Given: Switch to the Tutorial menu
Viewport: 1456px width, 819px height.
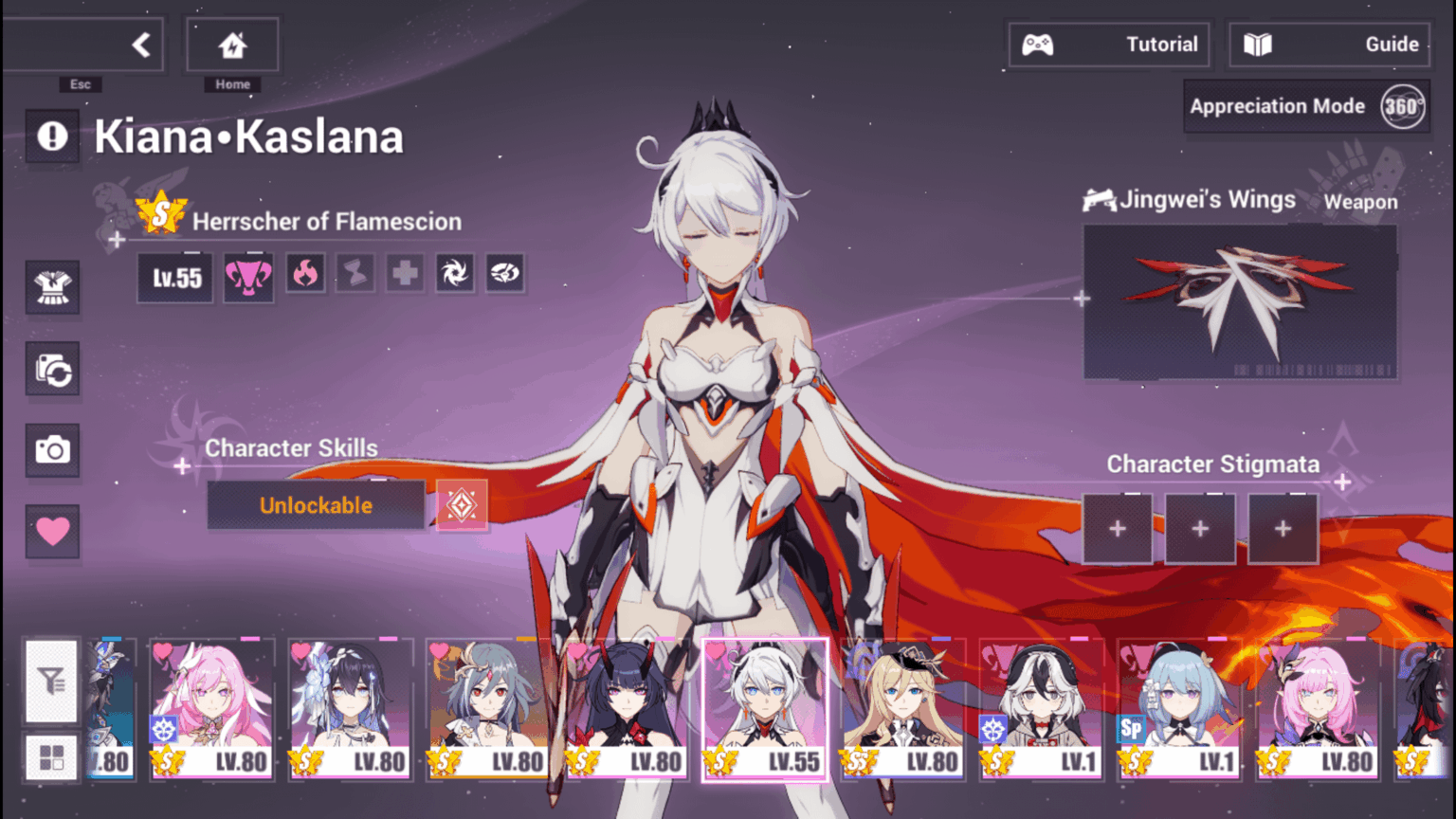Looking at the screenshot, I should pos(1109,44).
